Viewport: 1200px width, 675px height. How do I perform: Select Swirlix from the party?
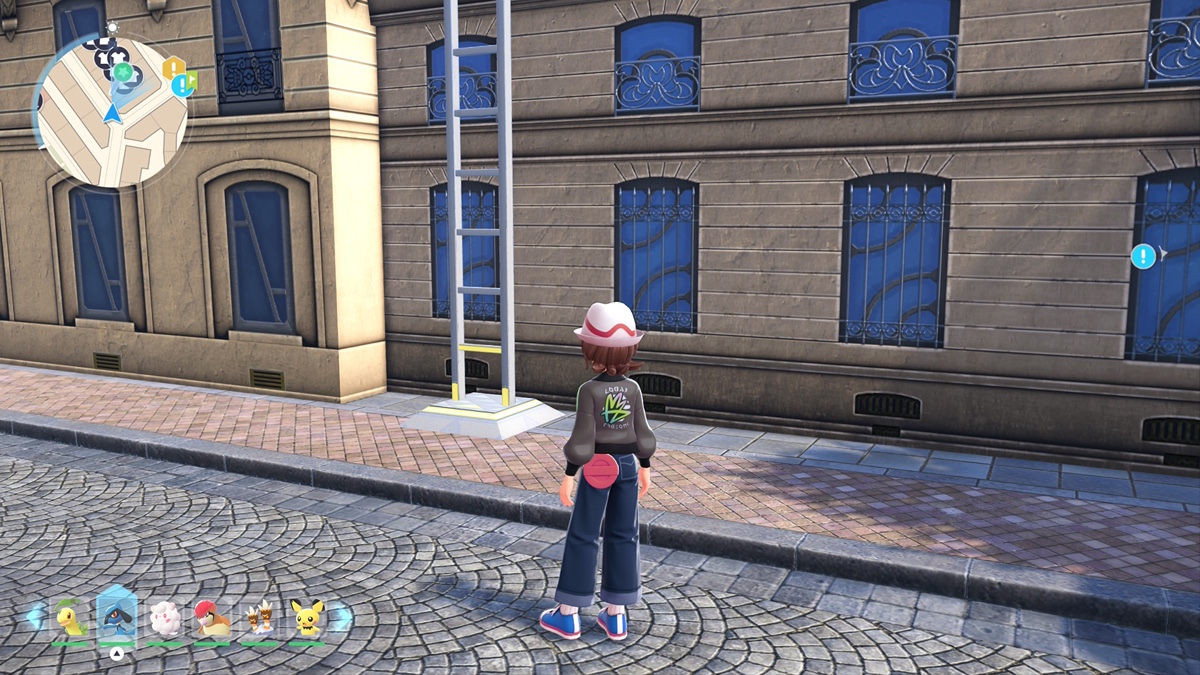pyautogui.click(x=165, y=619)
